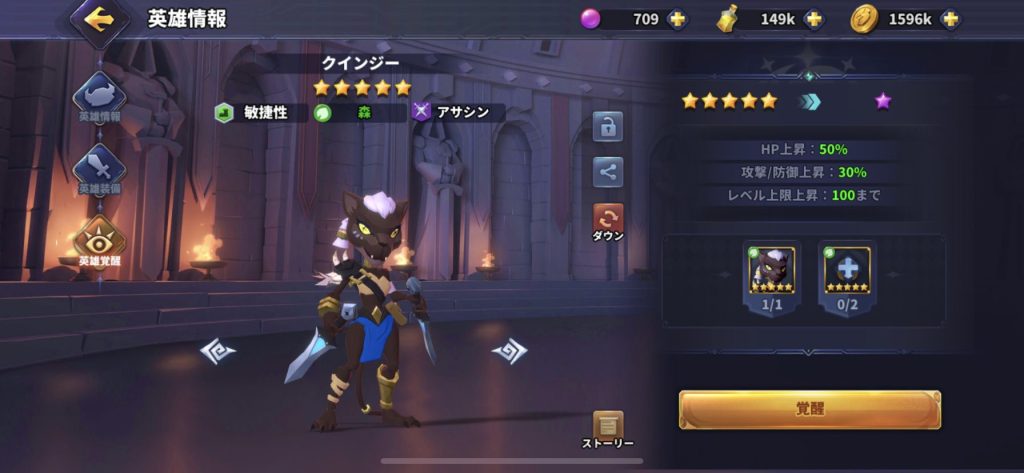Select the 英雄覚醒 awakening tab
Screen dimensions: 1024x473
tap(99, 240)
